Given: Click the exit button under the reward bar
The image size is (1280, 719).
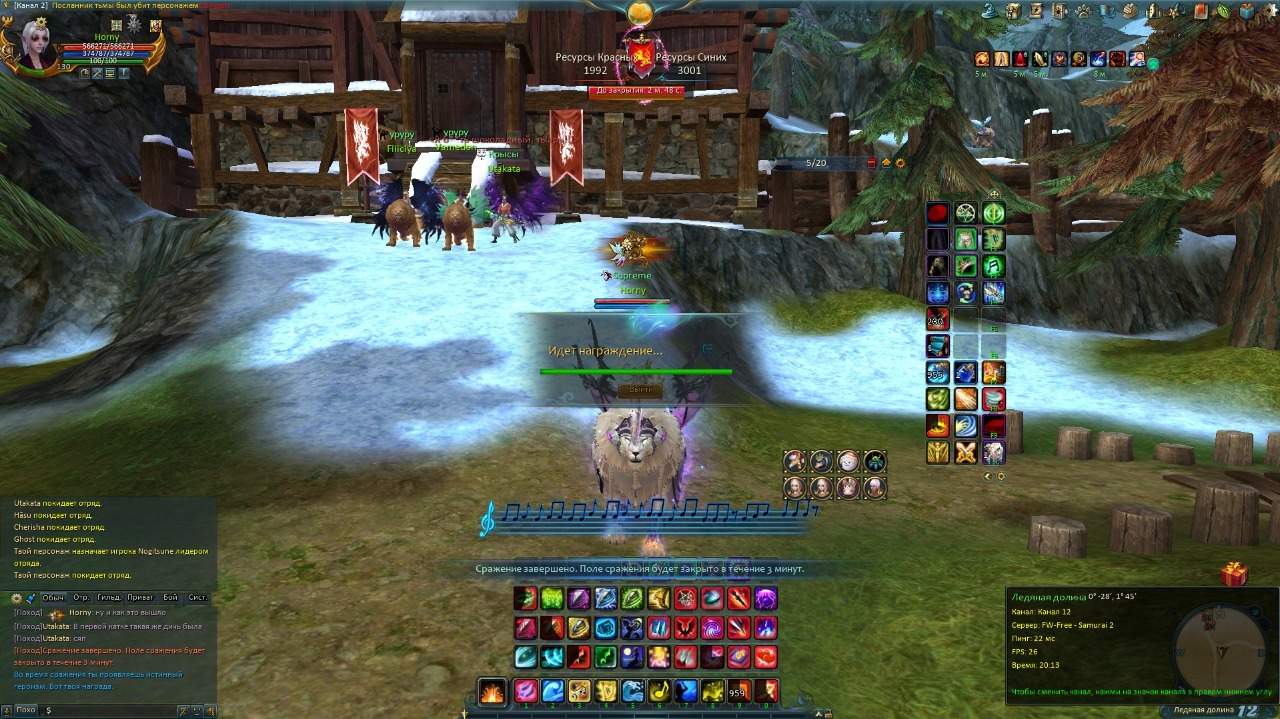Looking at the screenshot, I should click(x=639, y=390).
